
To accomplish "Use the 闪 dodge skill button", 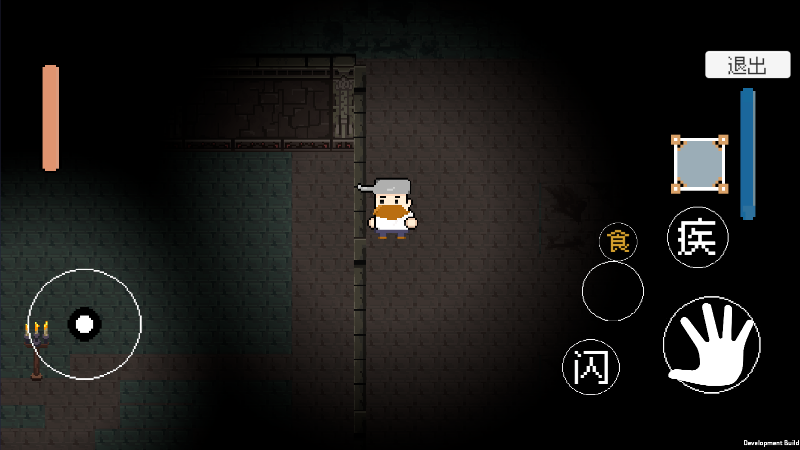I will (591, 366).
